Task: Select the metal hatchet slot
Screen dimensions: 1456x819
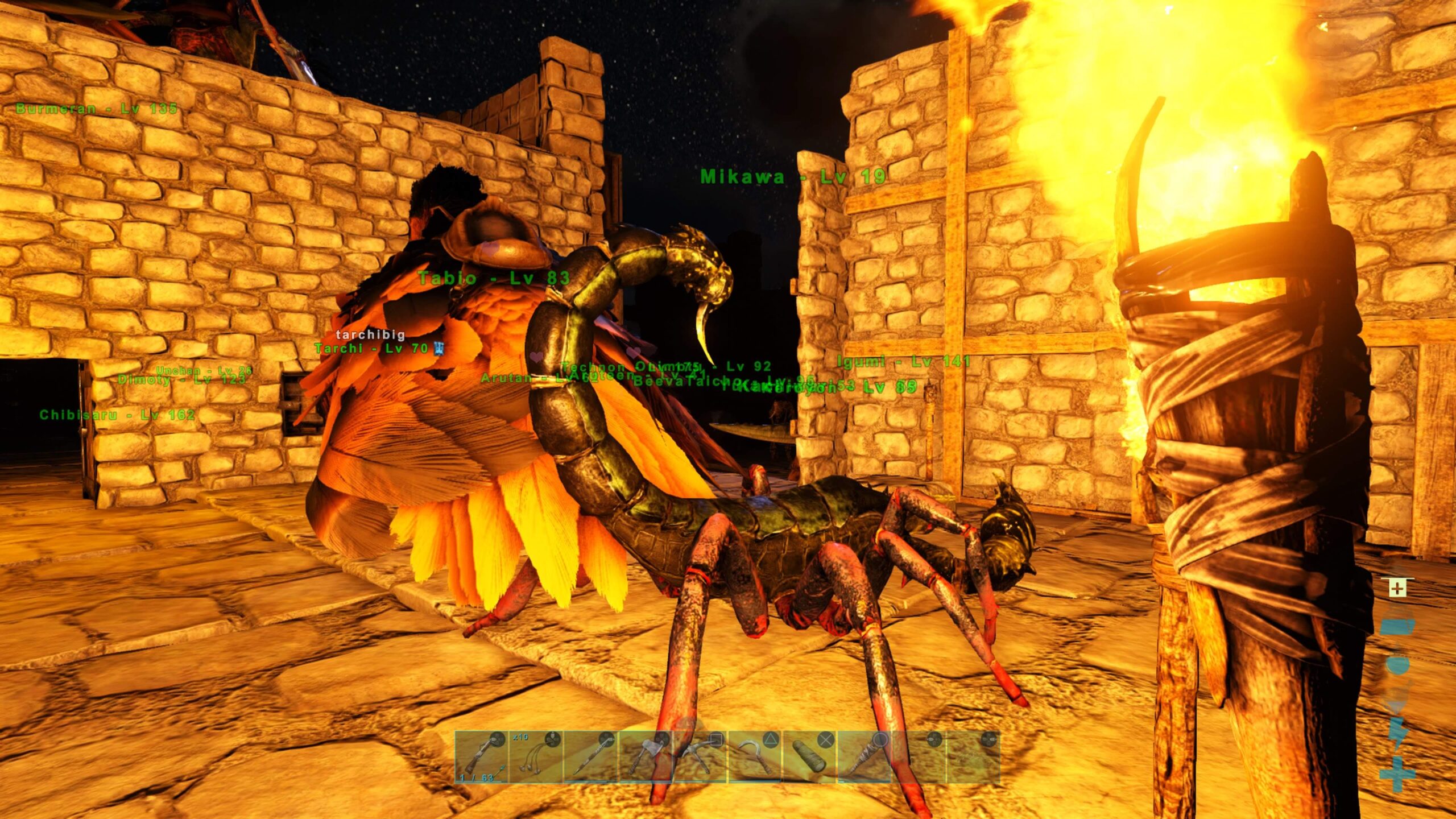Action: coord(645,758)
